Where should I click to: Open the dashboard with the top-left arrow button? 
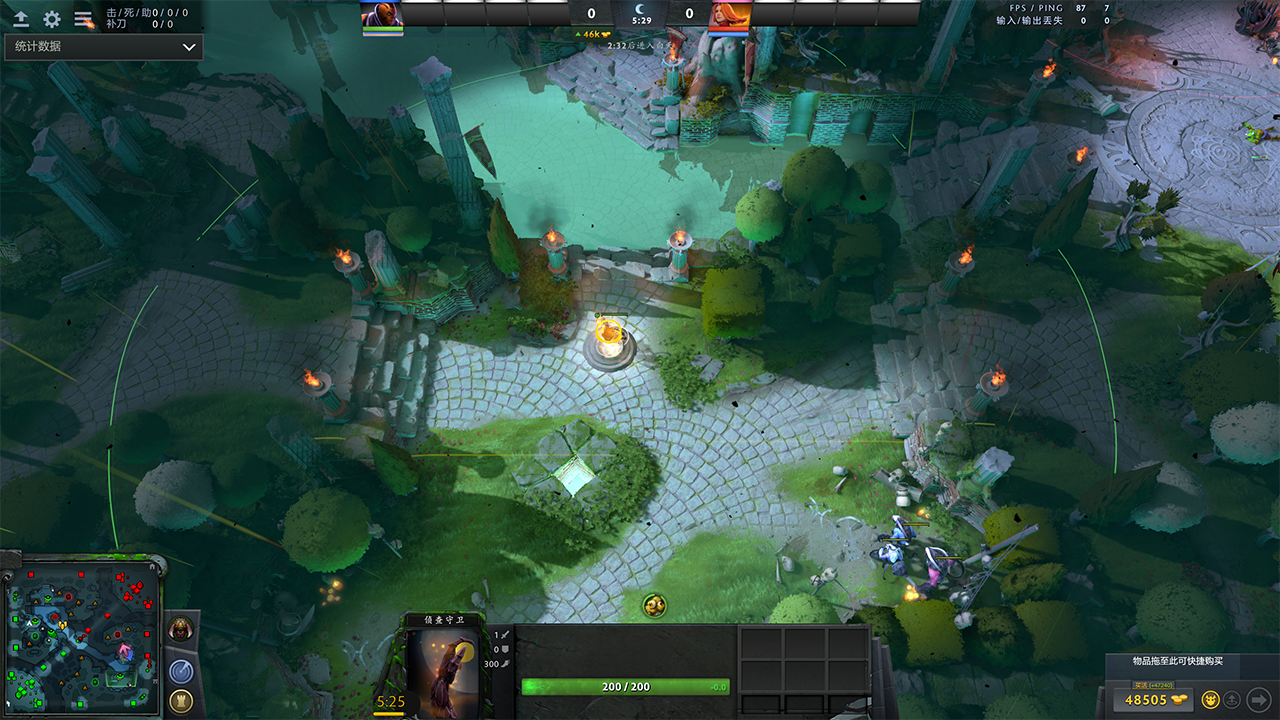(21, 19)
